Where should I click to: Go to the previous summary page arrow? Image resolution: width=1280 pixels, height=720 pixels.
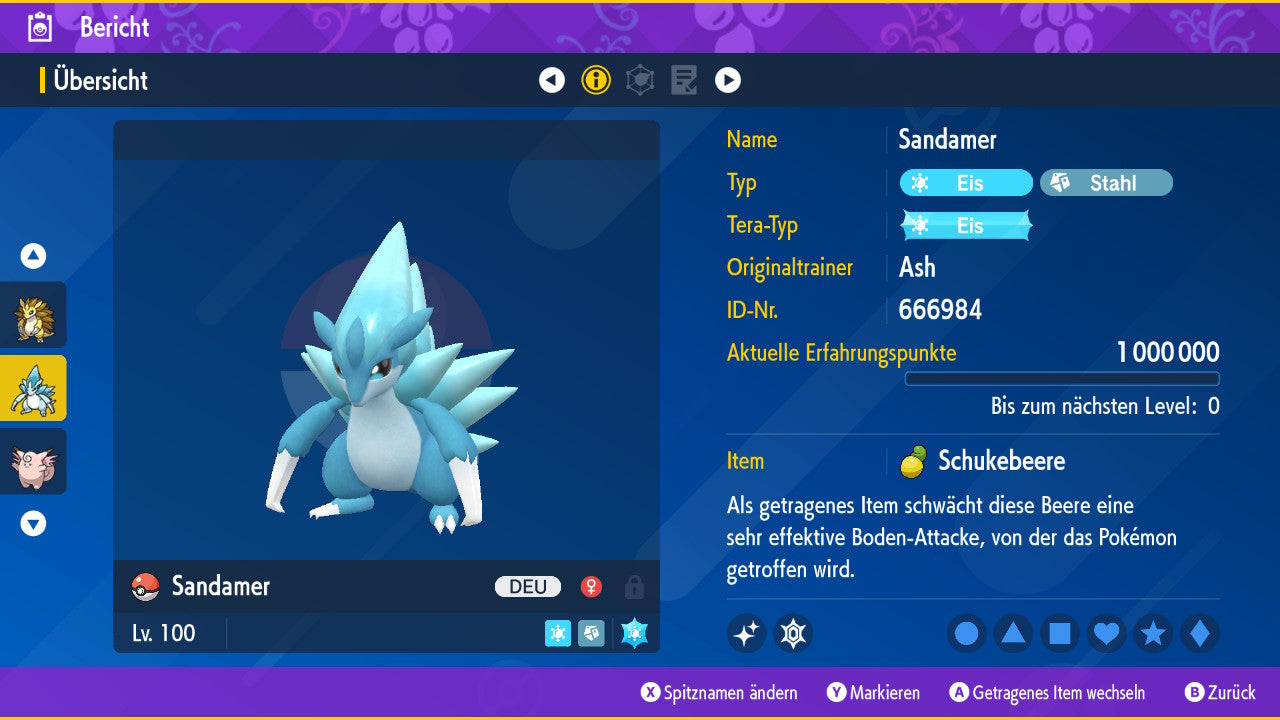[552, 80]
